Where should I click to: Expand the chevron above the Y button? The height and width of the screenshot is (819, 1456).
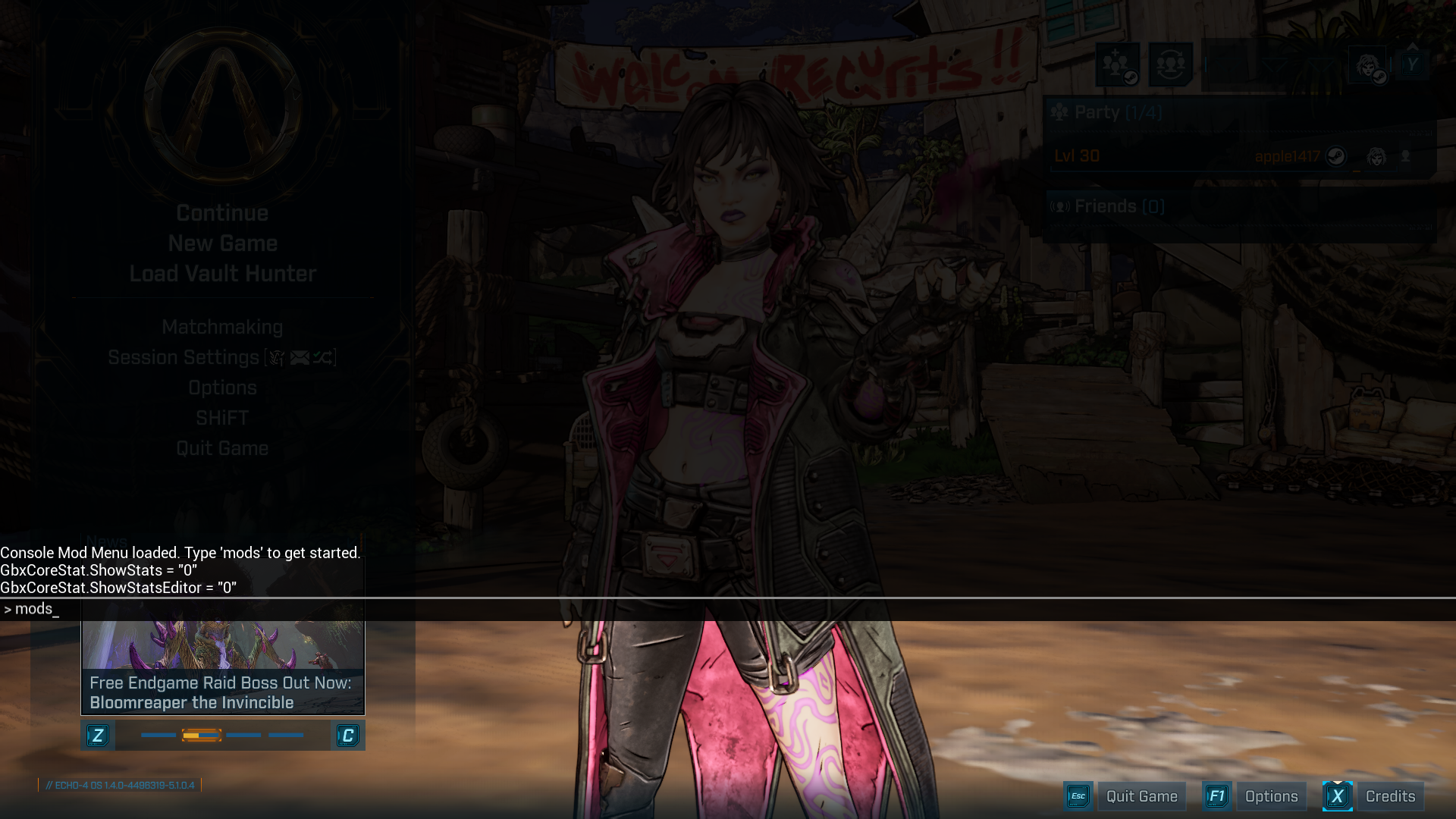click(x=1412, y=45)
